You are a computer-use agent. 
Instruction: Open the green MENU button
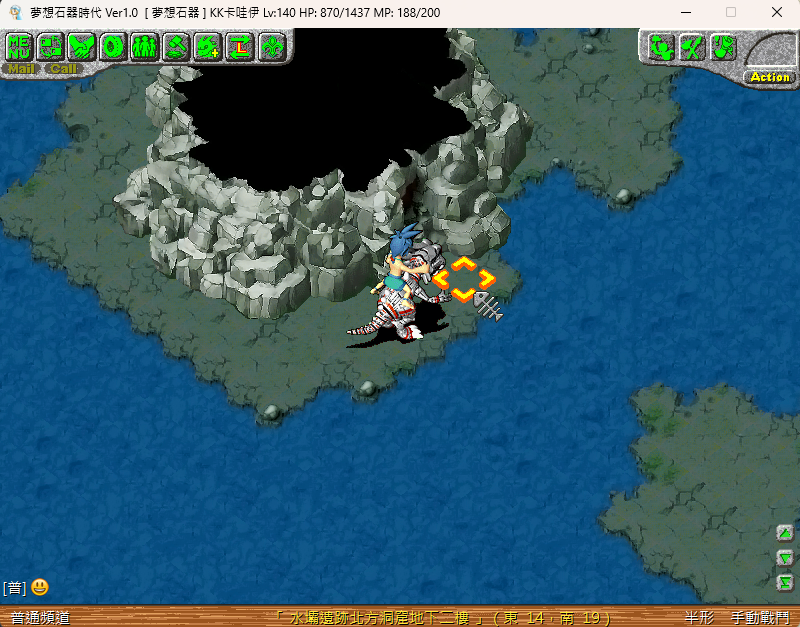[x=20, y=46]
